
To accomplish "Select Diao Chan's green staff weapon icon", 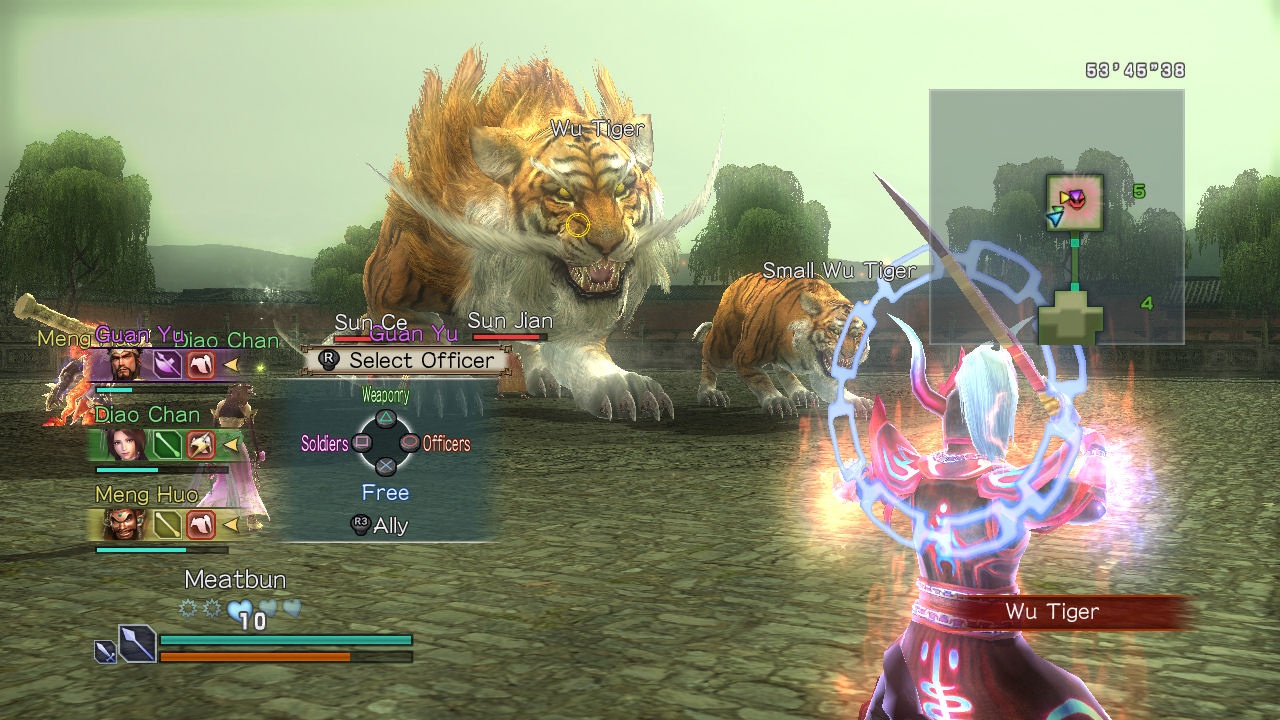I will click(x=167, y=443).
